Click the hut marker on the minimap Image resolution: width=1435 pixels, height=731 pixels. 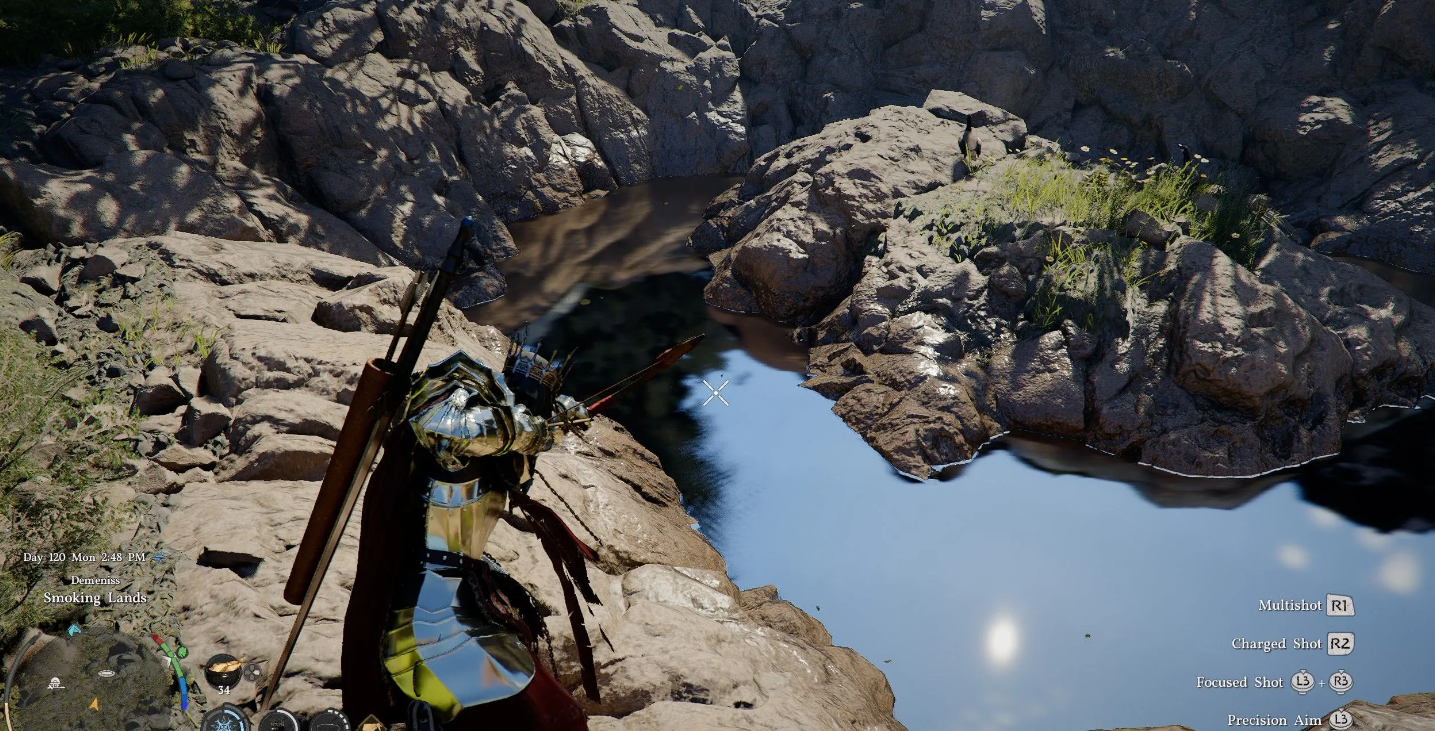[x=55, y=683]
